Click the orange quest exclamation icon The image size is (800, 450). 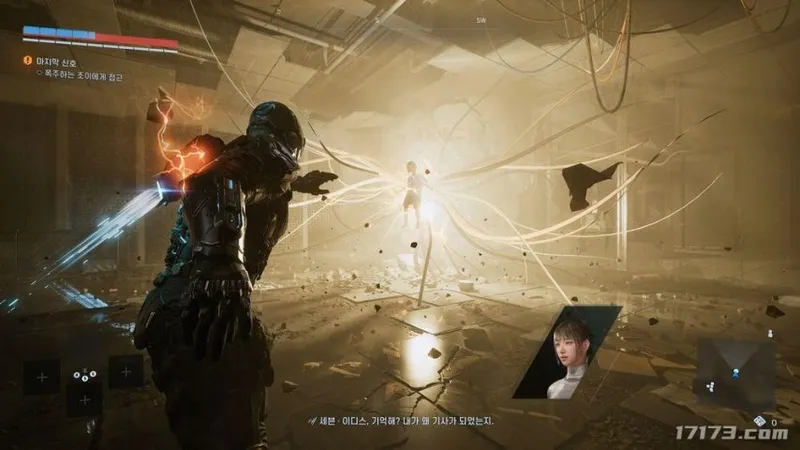[28, 61]
